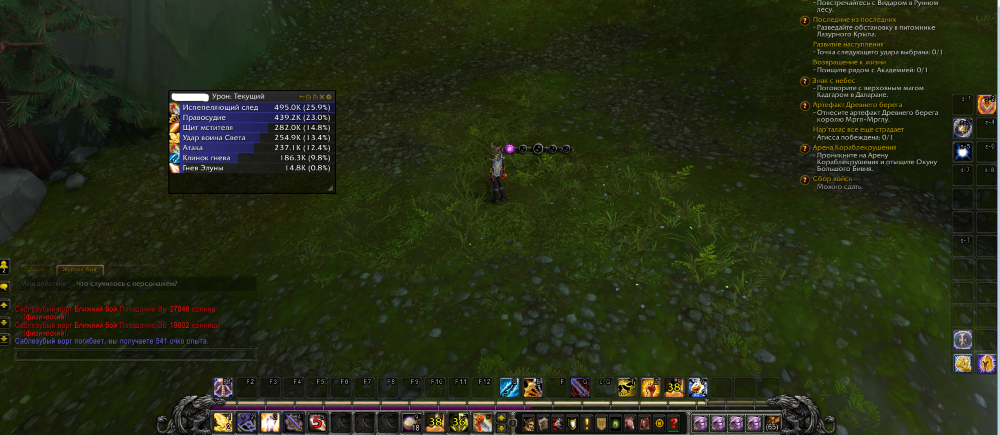Open the Артефакт Древнего берега quest
This screenshot has height=435, width=1000.
click(856, 105)
